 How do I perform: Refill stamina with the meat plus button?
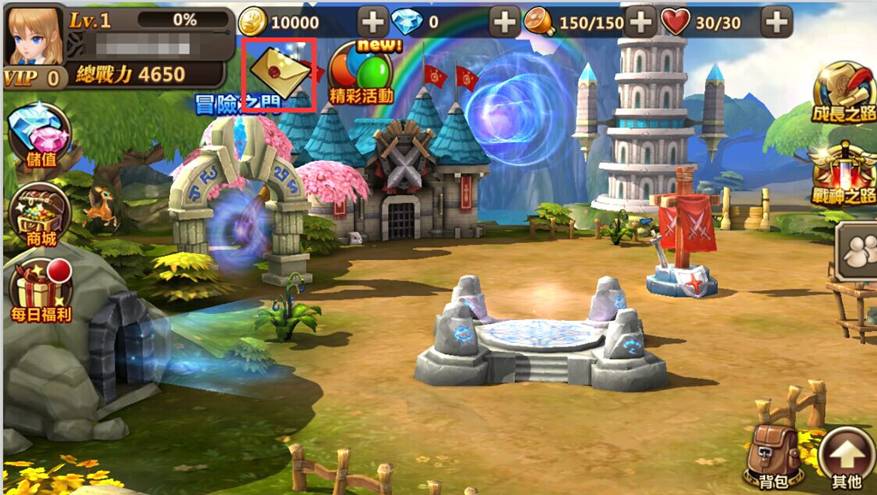click(x=640, y=21)
